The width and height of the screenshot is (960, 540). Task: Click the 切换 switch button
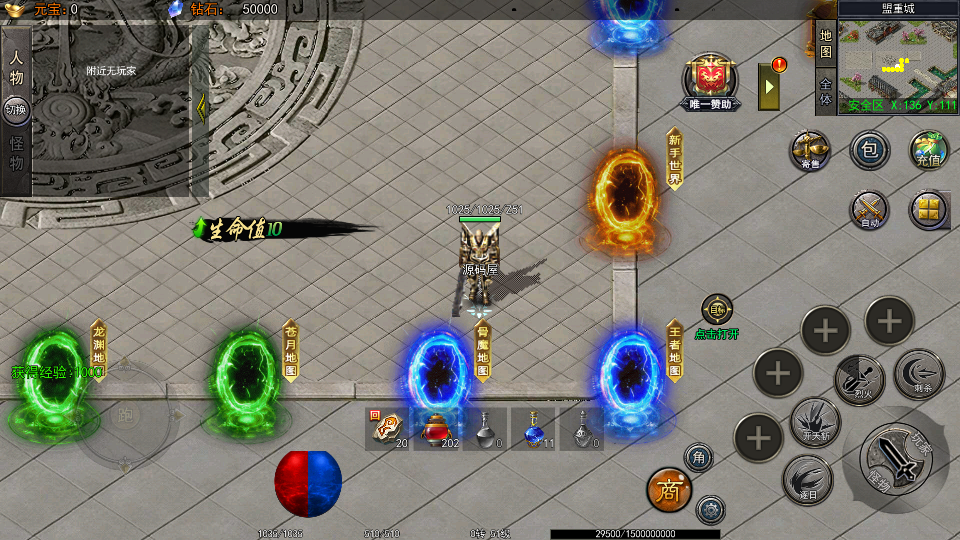(16, 109)
